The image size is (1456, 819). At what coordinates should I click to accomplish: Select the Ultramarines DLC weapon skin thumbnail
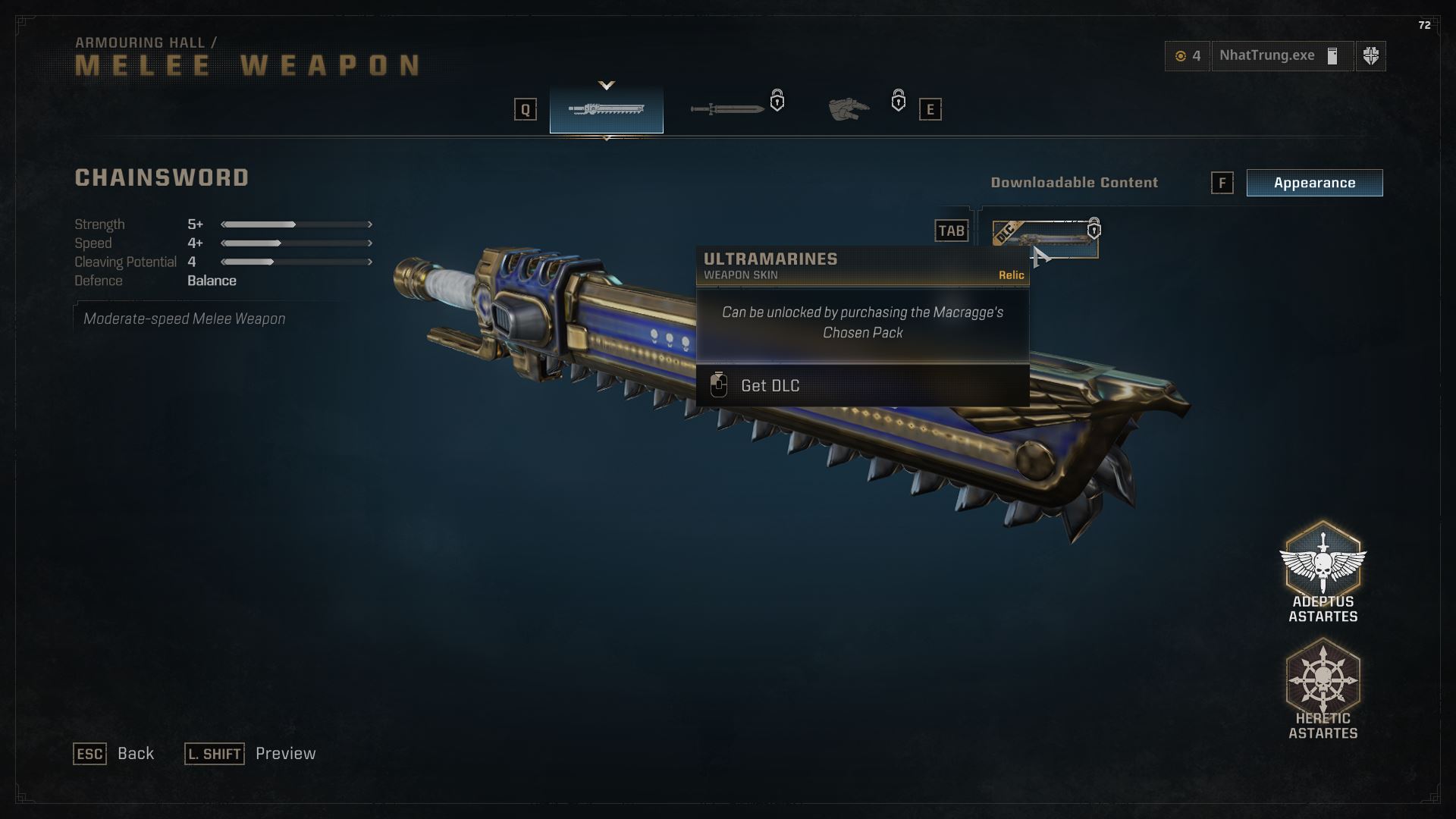[1044, 239]
